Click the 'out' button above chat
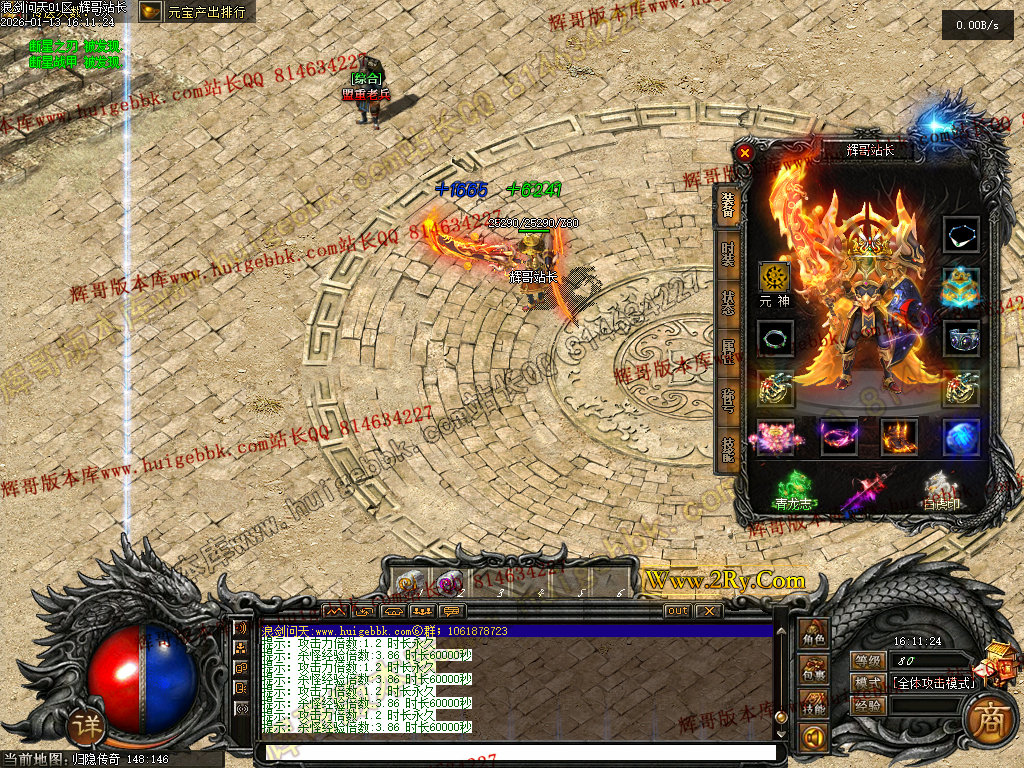 [677, 611]
